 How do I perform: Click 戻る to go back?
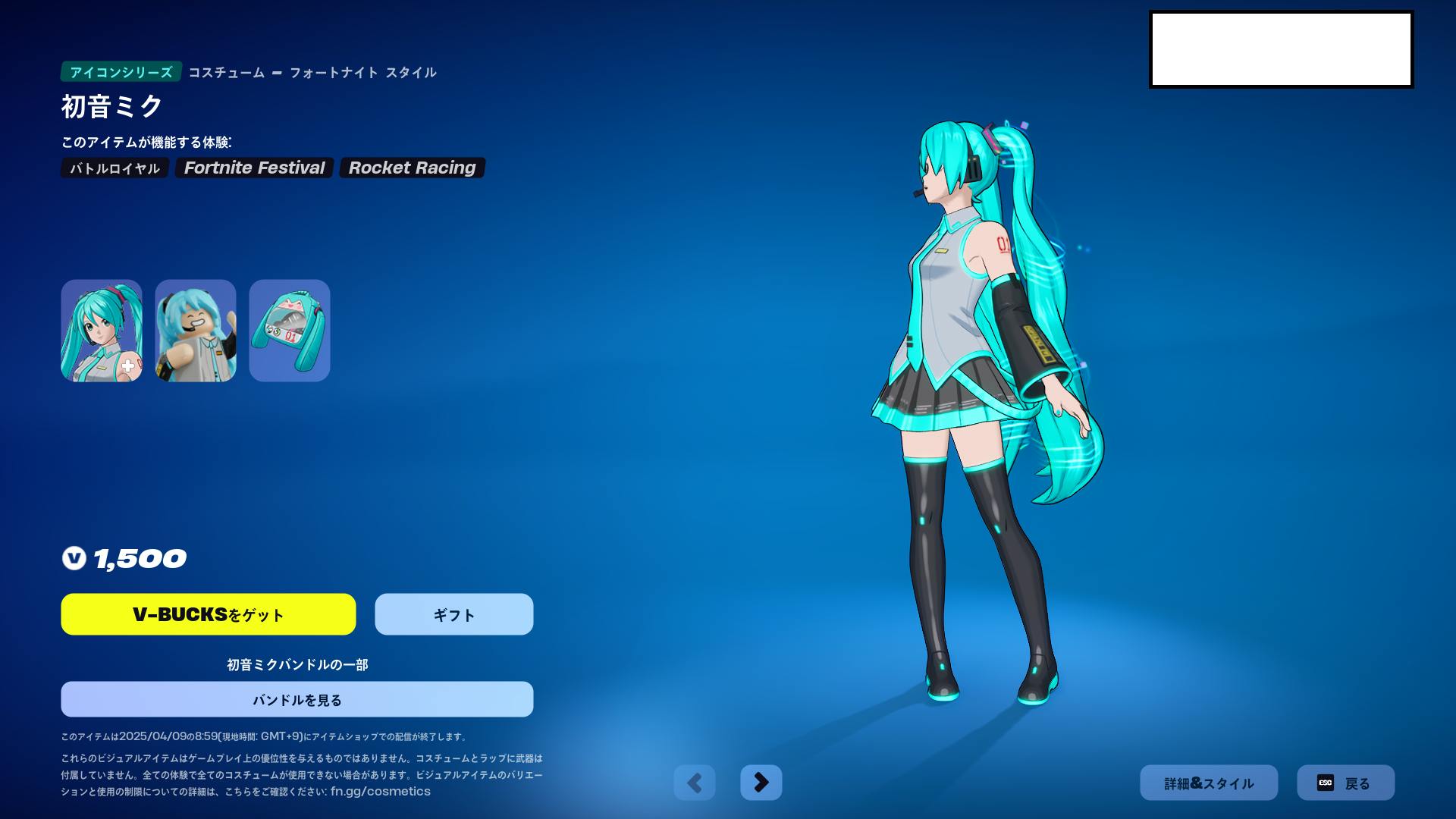[x=1346, y=783]
